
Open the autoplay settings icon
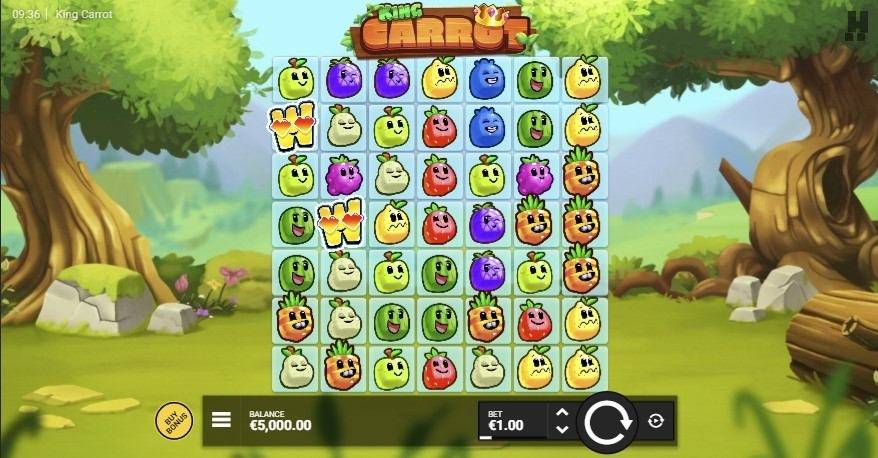click(655, 421)
